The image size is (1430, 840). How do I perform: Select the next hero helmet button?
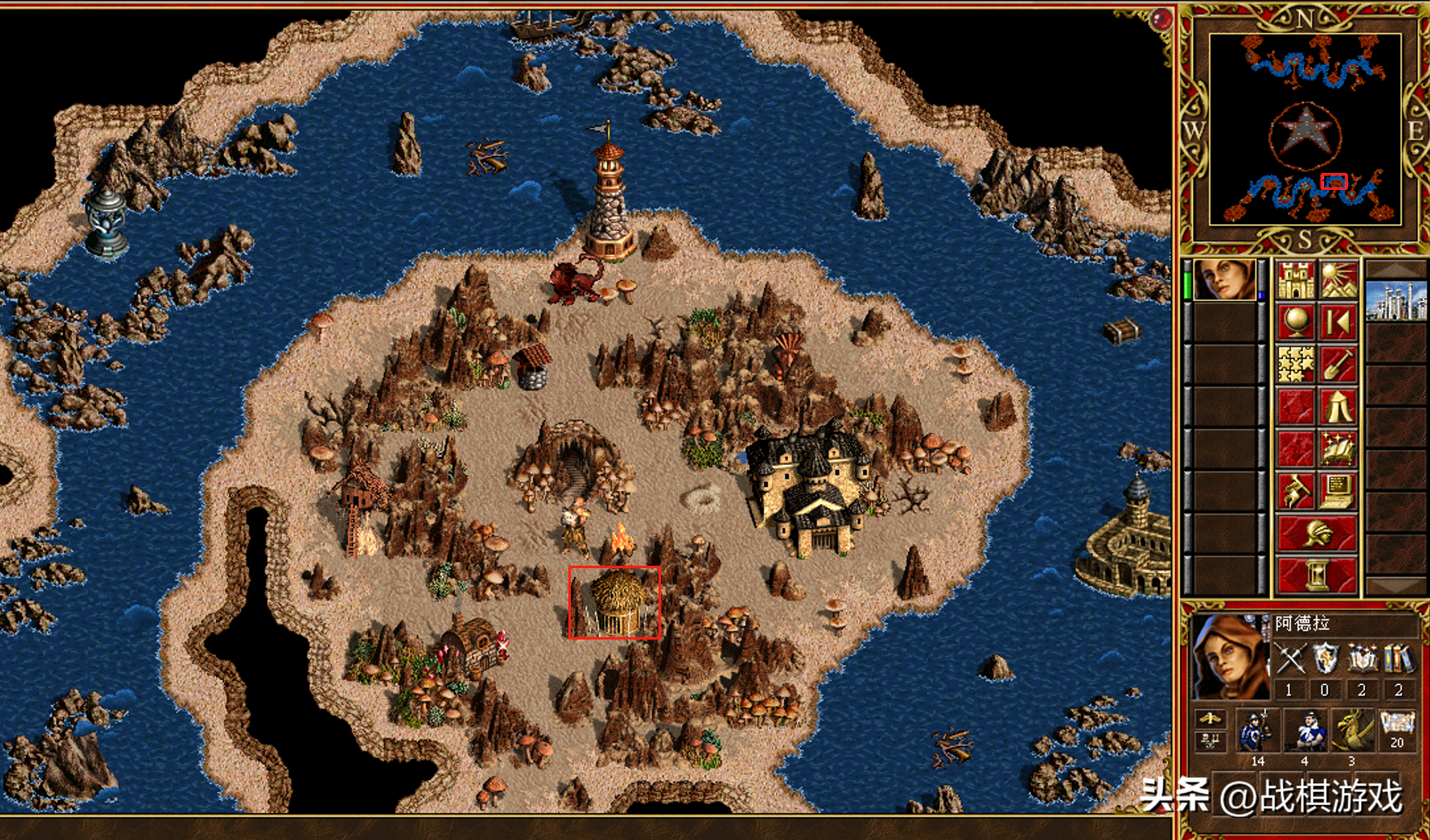tap(1316, 534)
